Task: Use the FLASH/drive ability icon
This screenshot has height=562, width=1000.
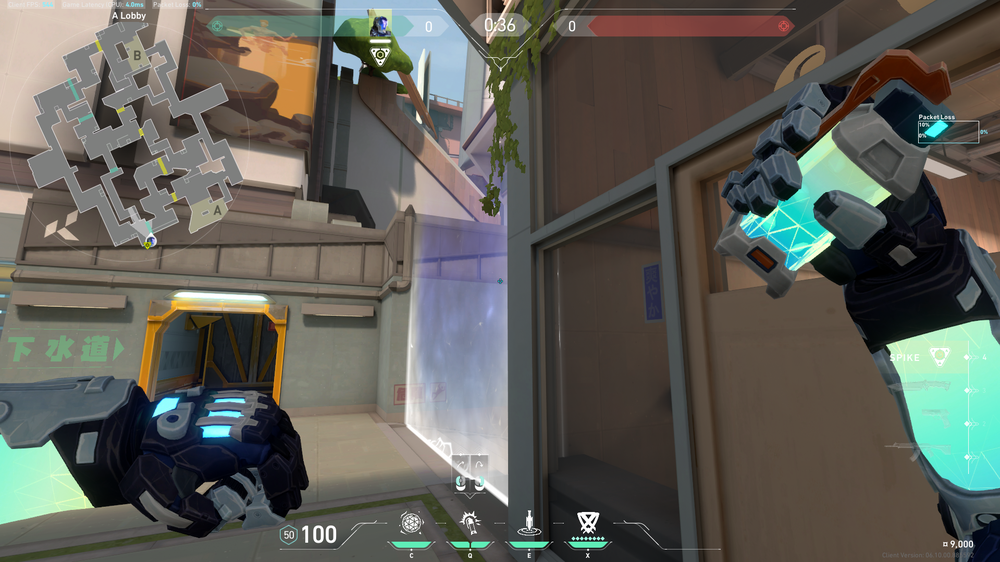Action: point(468,522)
